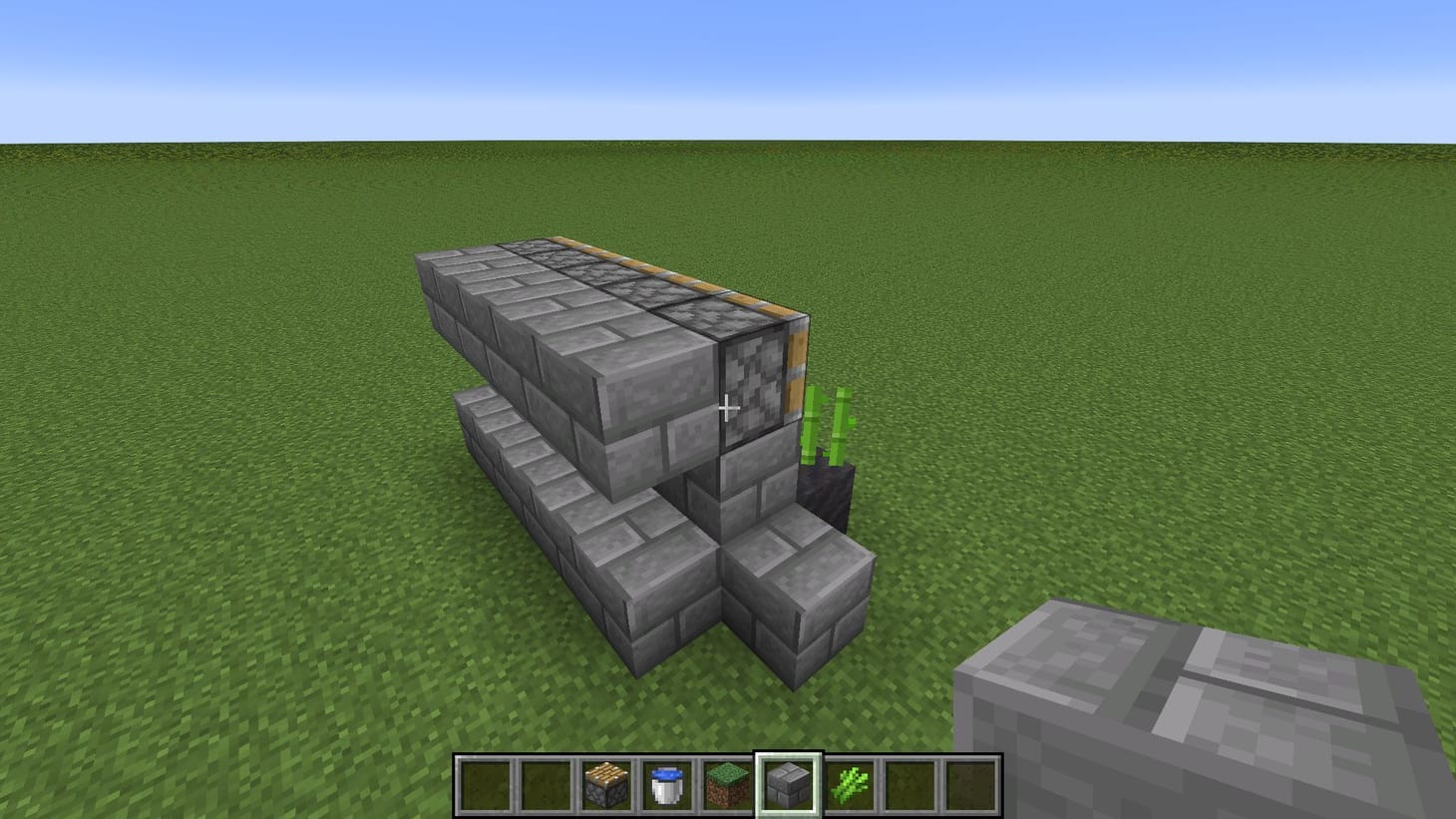Click the highlighted selected hotbar slot
The width and height of the screenshot is (1456, 819).
tap(788, 788)
